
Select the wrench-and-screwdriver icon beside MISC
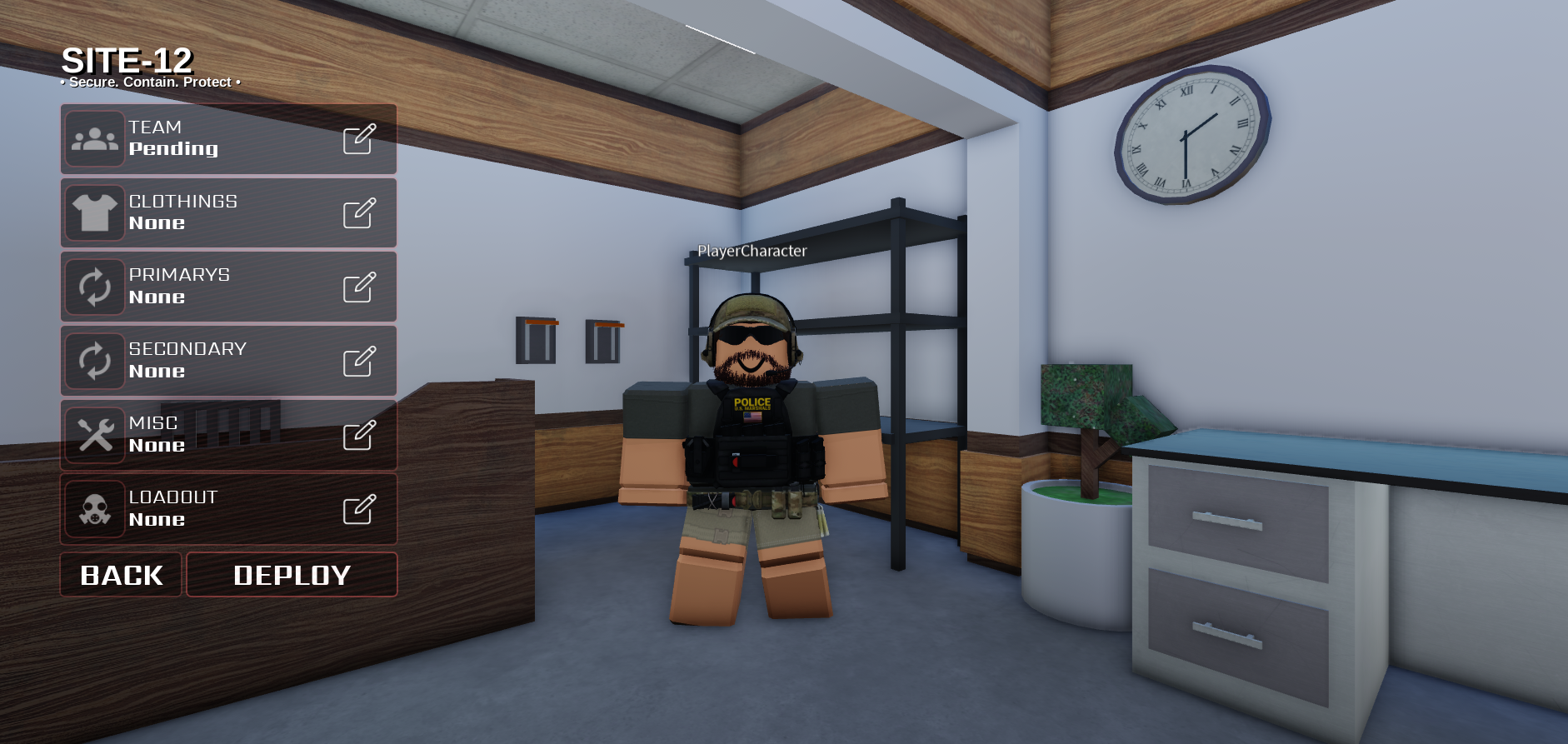click(95, 434)
